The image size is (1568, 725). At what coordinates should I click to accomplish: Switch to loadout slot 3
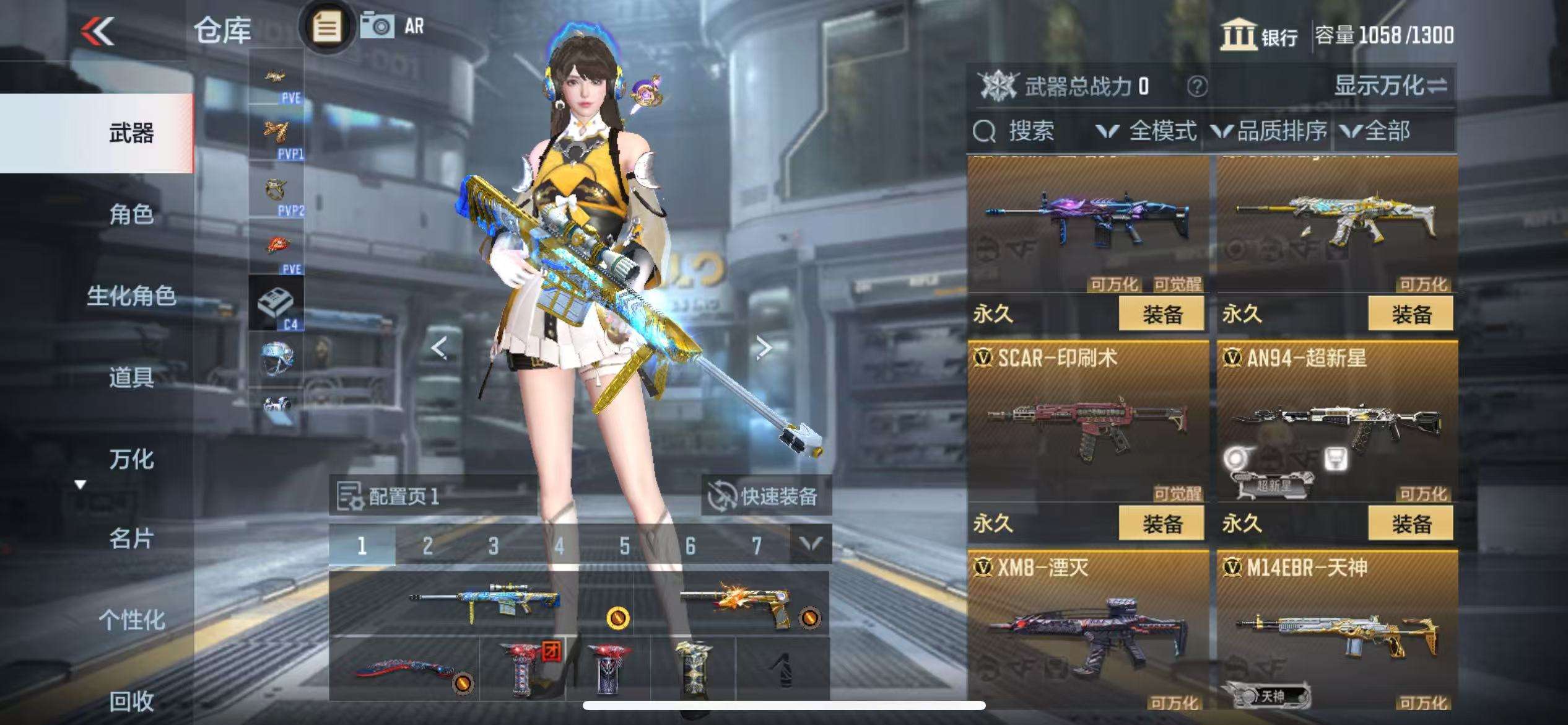coord(493,546)
